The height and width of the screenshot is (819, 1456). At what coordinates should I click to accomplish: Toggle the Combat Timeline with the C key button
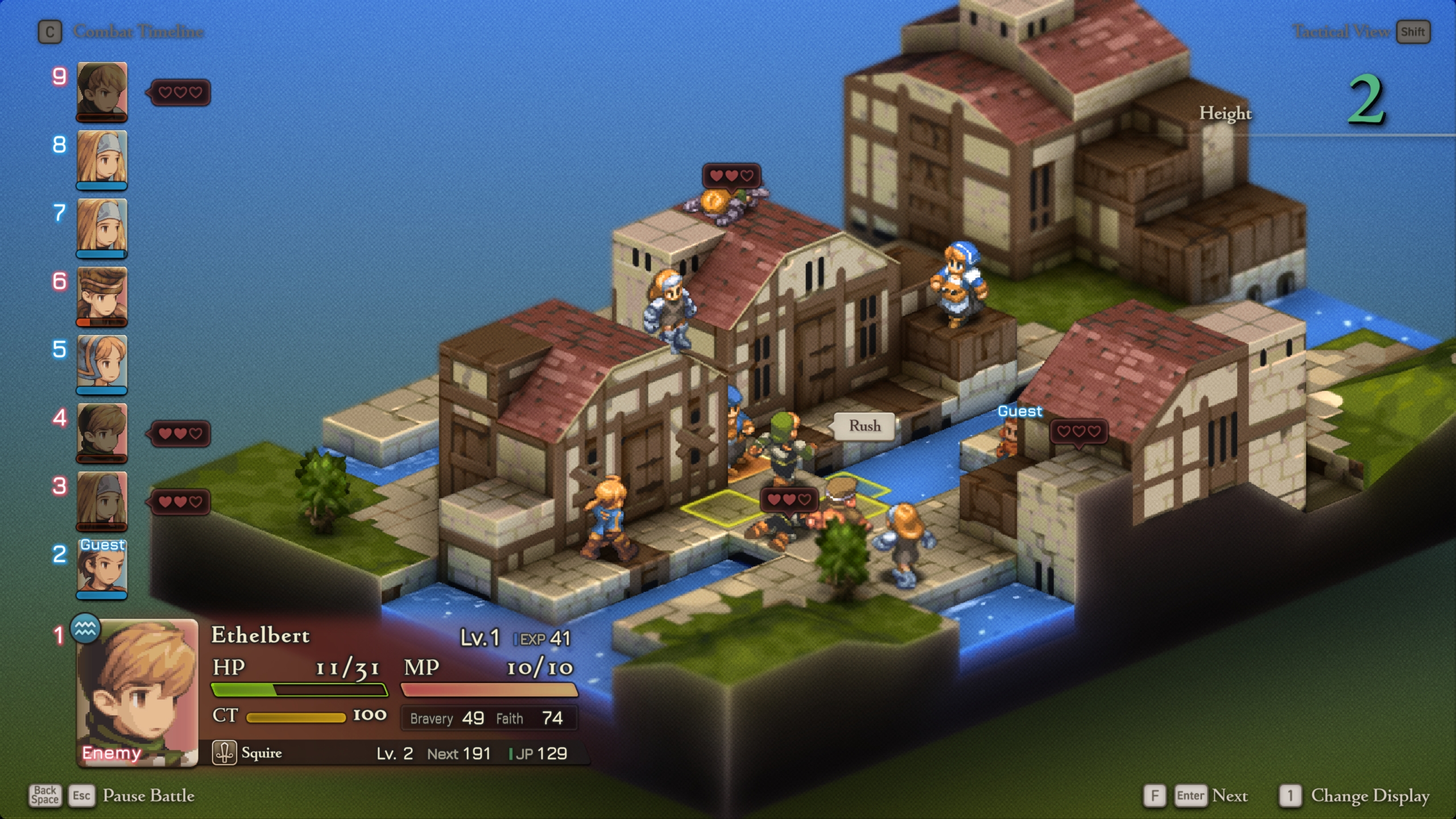pos(50,32)
